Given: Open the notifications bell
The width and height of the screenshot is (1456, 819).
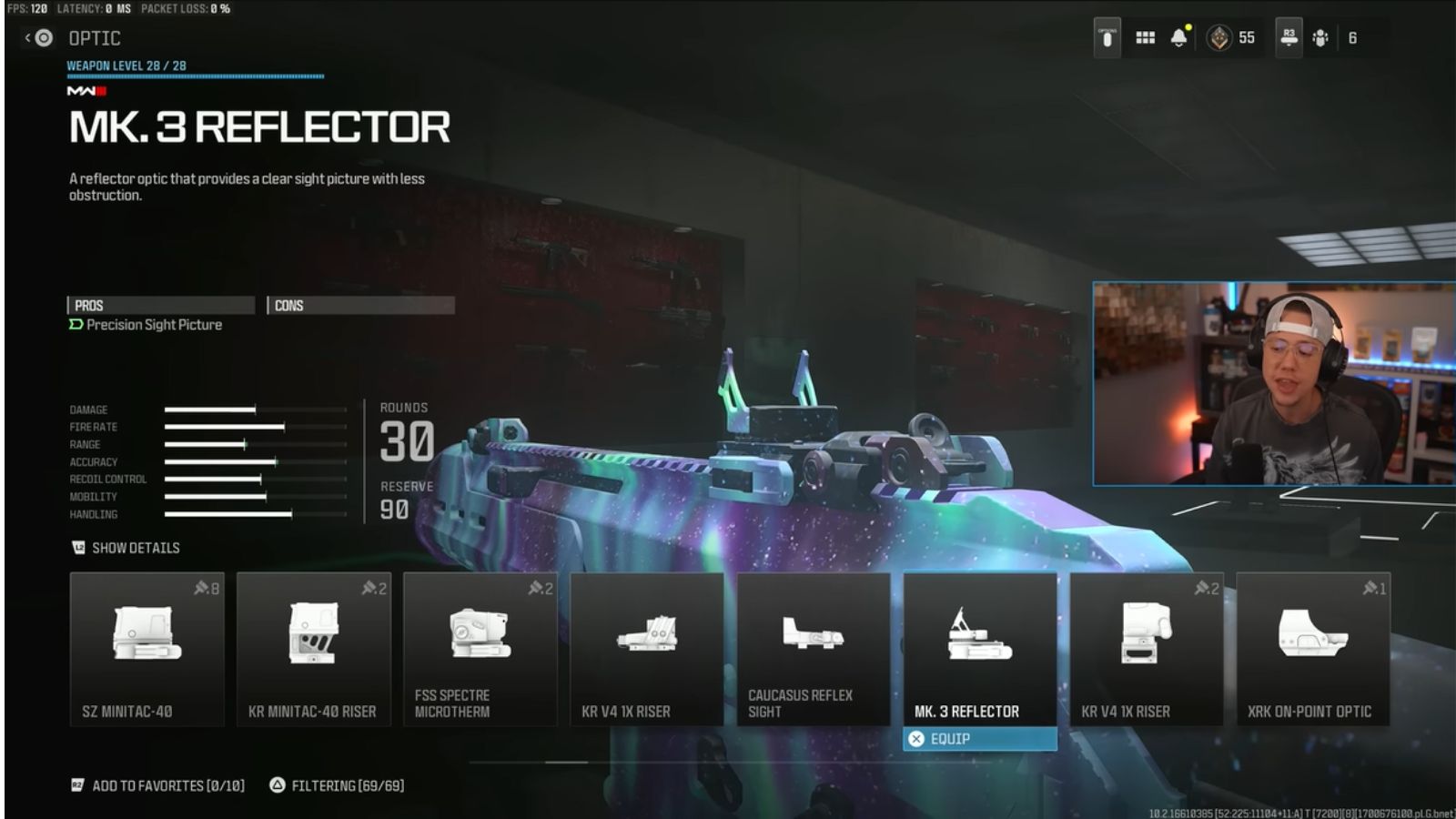Looking at the screenshot, I should point(1180,37).
